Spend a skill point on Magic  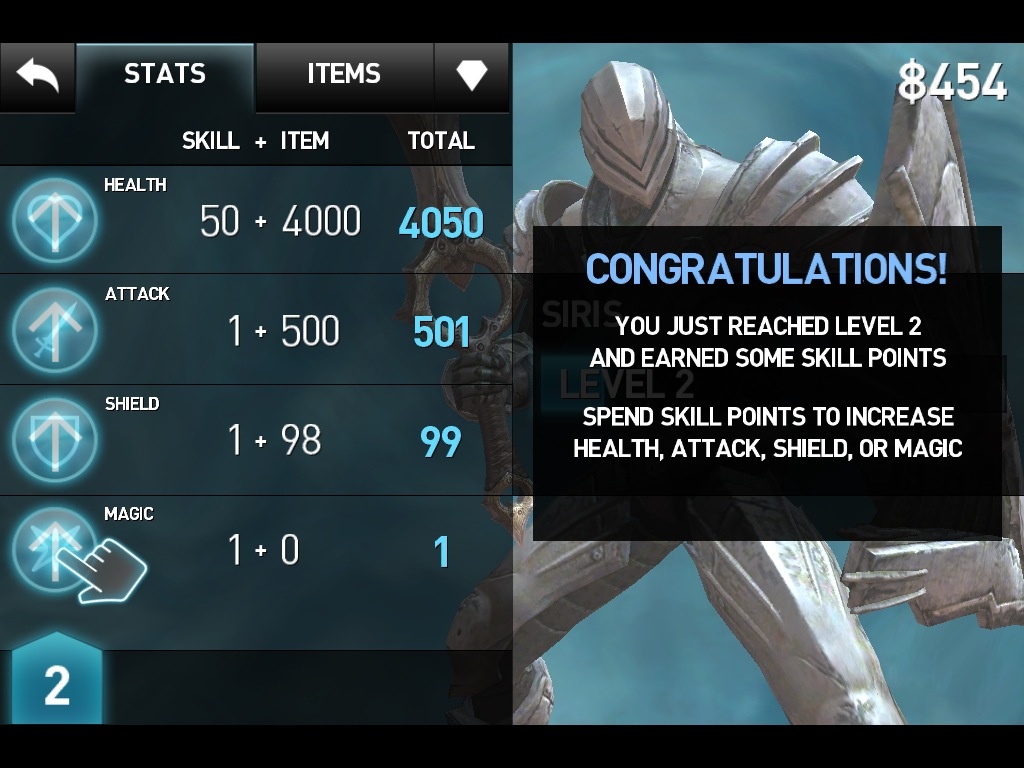tap(55, 550)
